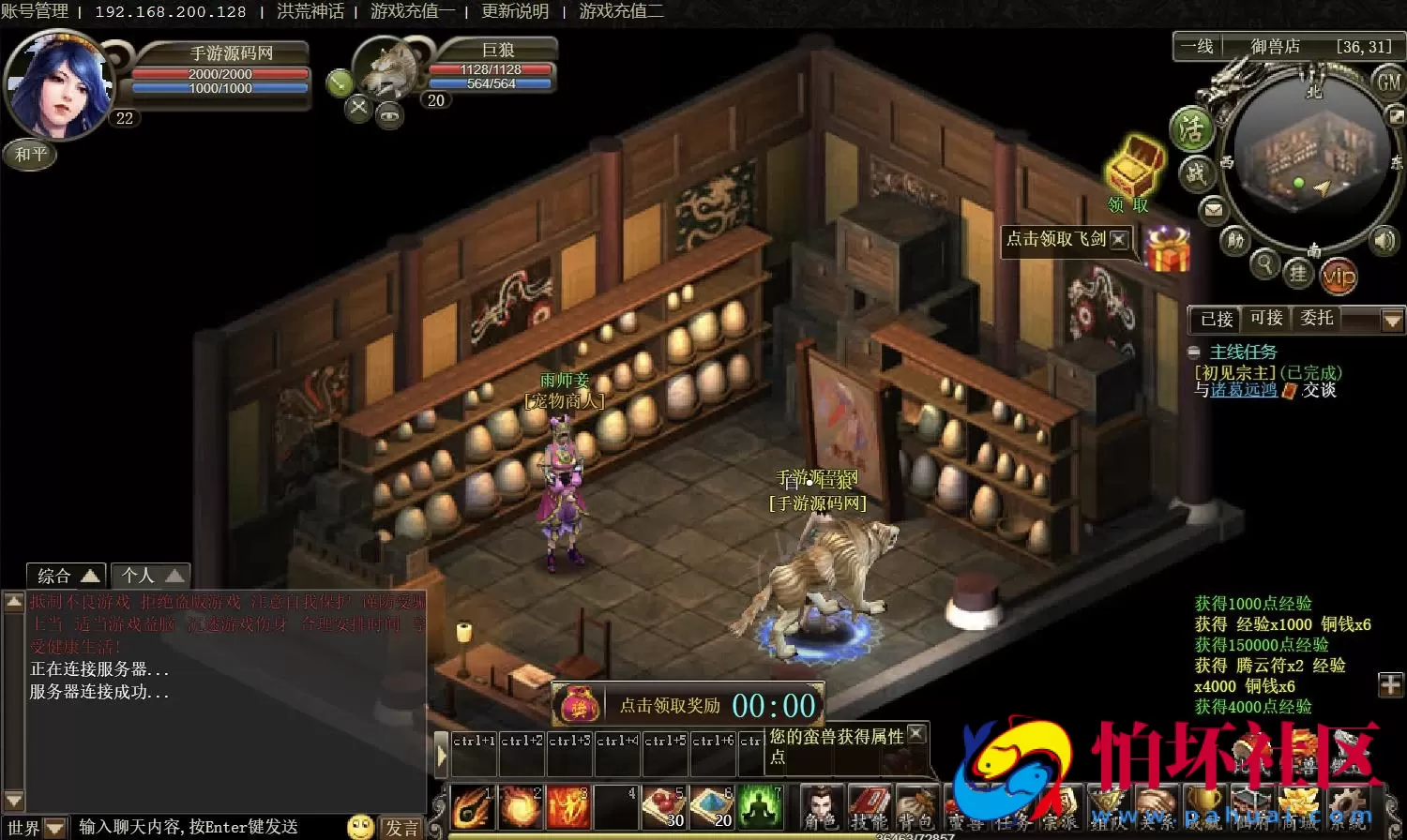Click the player character portrait
This screenshot has width=1407, height=840.
point(58,84)
